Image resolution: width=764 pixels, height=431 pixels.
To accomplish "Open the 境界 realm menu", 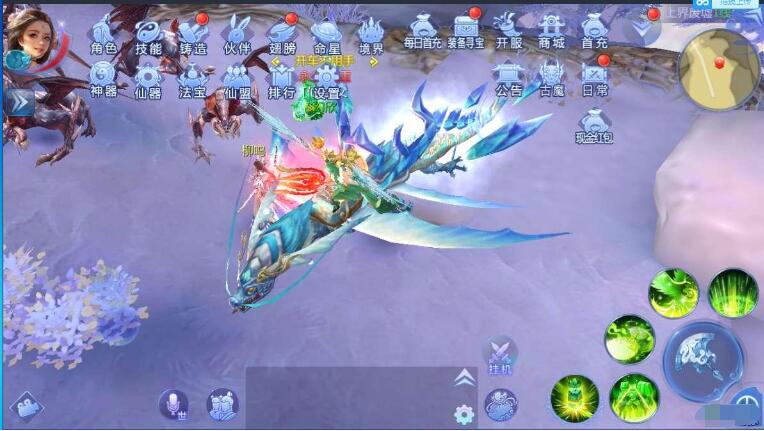I will pyautogui.click(x=371, y=34).
